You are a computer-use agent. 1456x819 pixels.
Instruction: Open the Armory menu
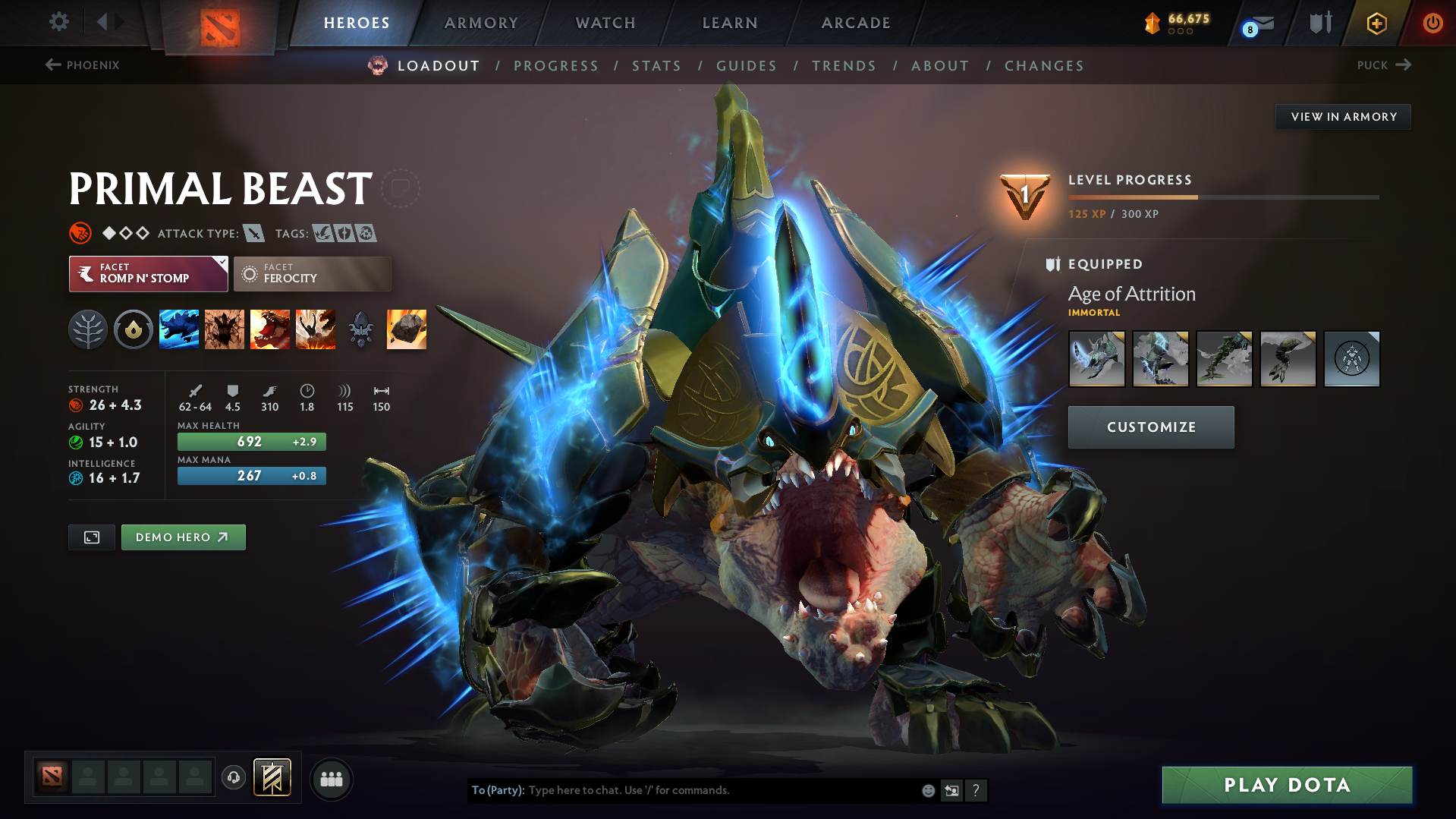tap(481, 23)
